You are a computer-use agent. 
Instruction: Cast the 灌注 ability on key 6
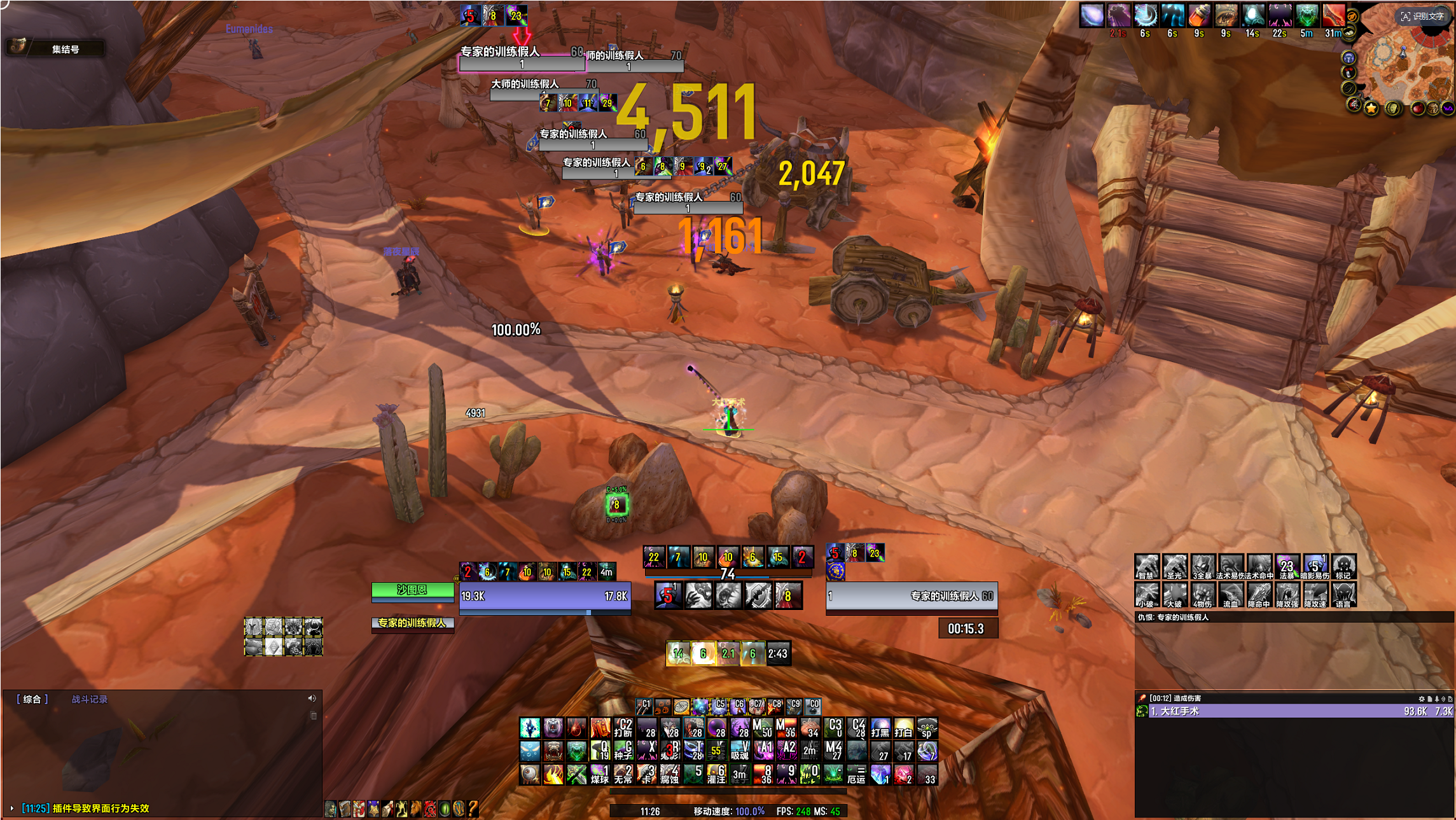[716, 774]
